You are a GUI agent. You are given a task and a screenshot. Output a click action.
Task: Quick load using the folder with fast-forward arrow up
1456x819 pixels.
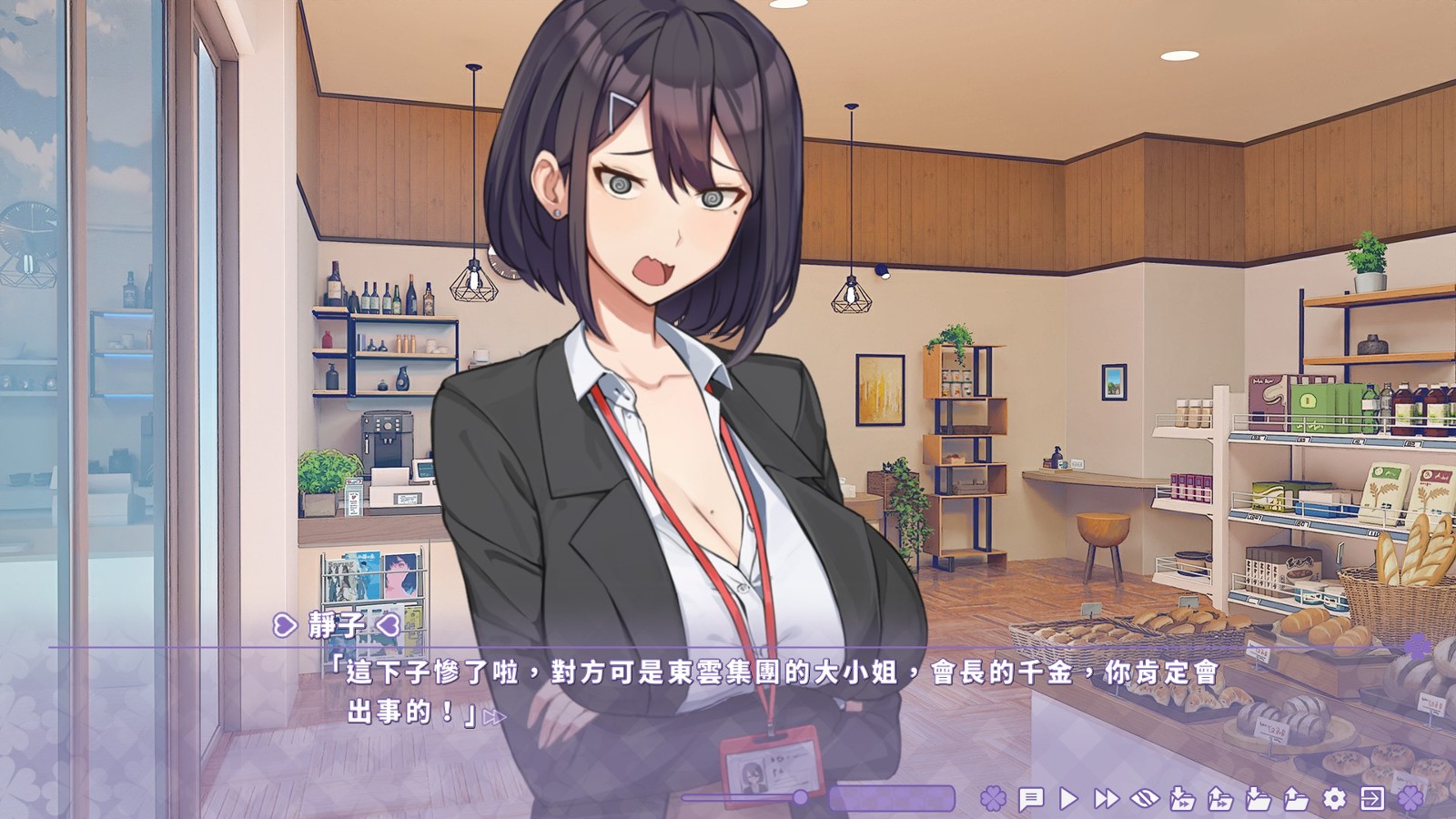click(x=1220, y=799)
